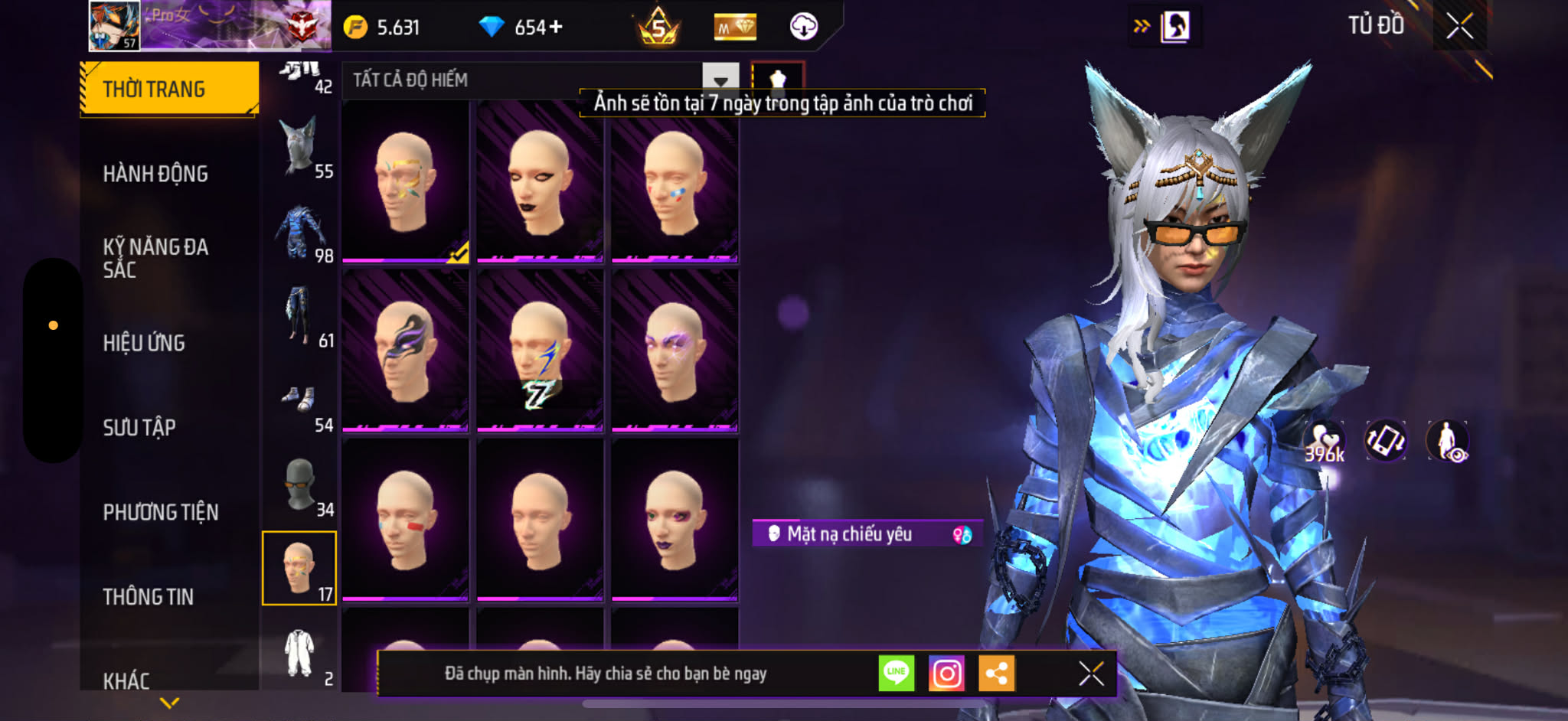The width and height of the screenshot is (1568, 721).
Task: Switch to the Hành Động tab
Action: [155, 174]
